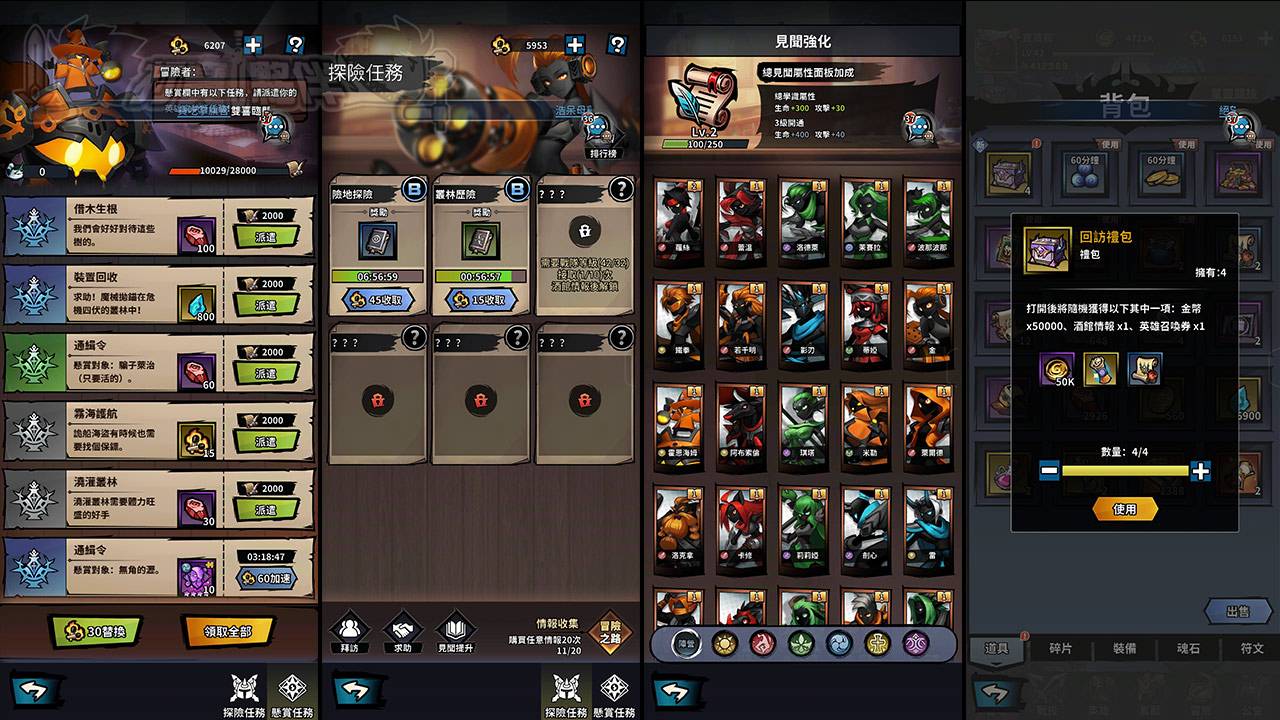Viewport: 1280px width, 720px height.
Task: Open the 見聞提升 knowledge upgrade
Action: pyautogui.click(x=456, y=632)
